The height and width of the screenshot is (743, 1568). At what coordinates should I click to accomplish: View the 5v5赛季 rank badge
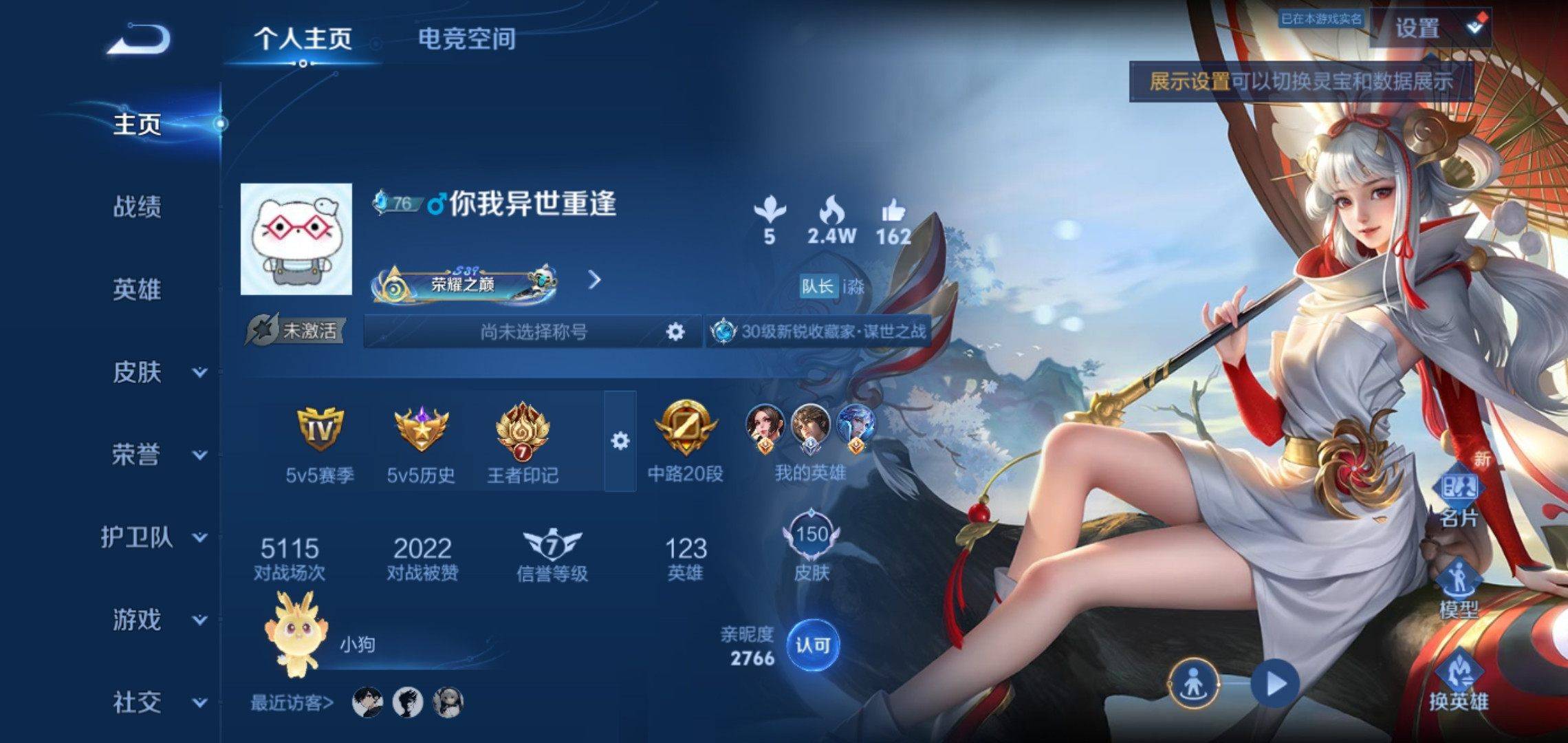tap(320, 440)
